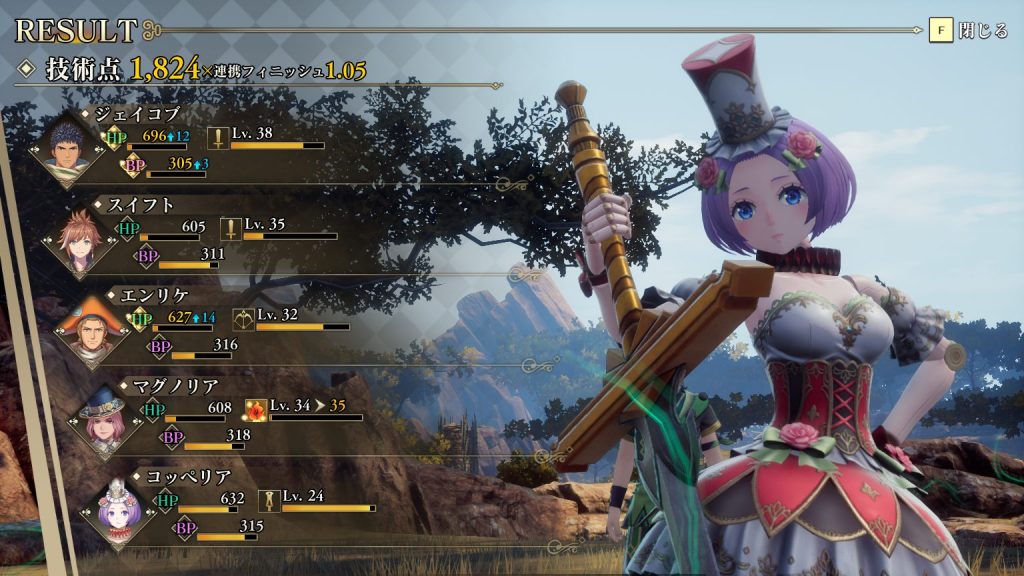Close the result screen with 閉じる
The width and height of the screenshot is (1024, 576).
[968, 31]
